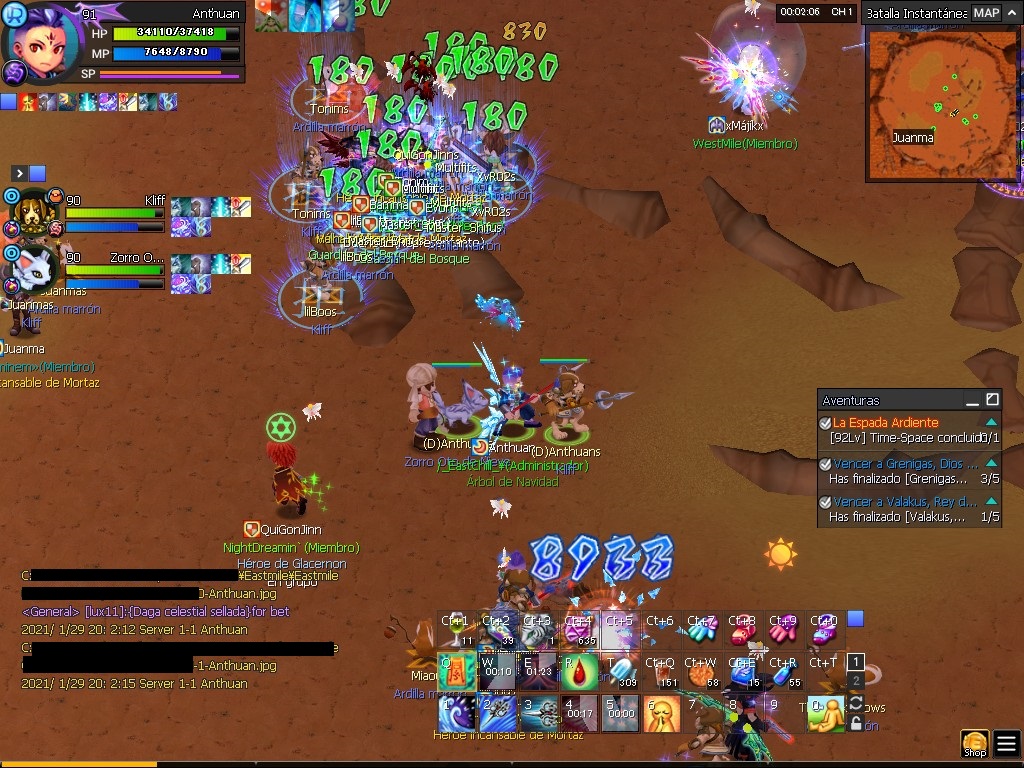
Task: Minimize the Aventuras quest panel
Action: 971,400
